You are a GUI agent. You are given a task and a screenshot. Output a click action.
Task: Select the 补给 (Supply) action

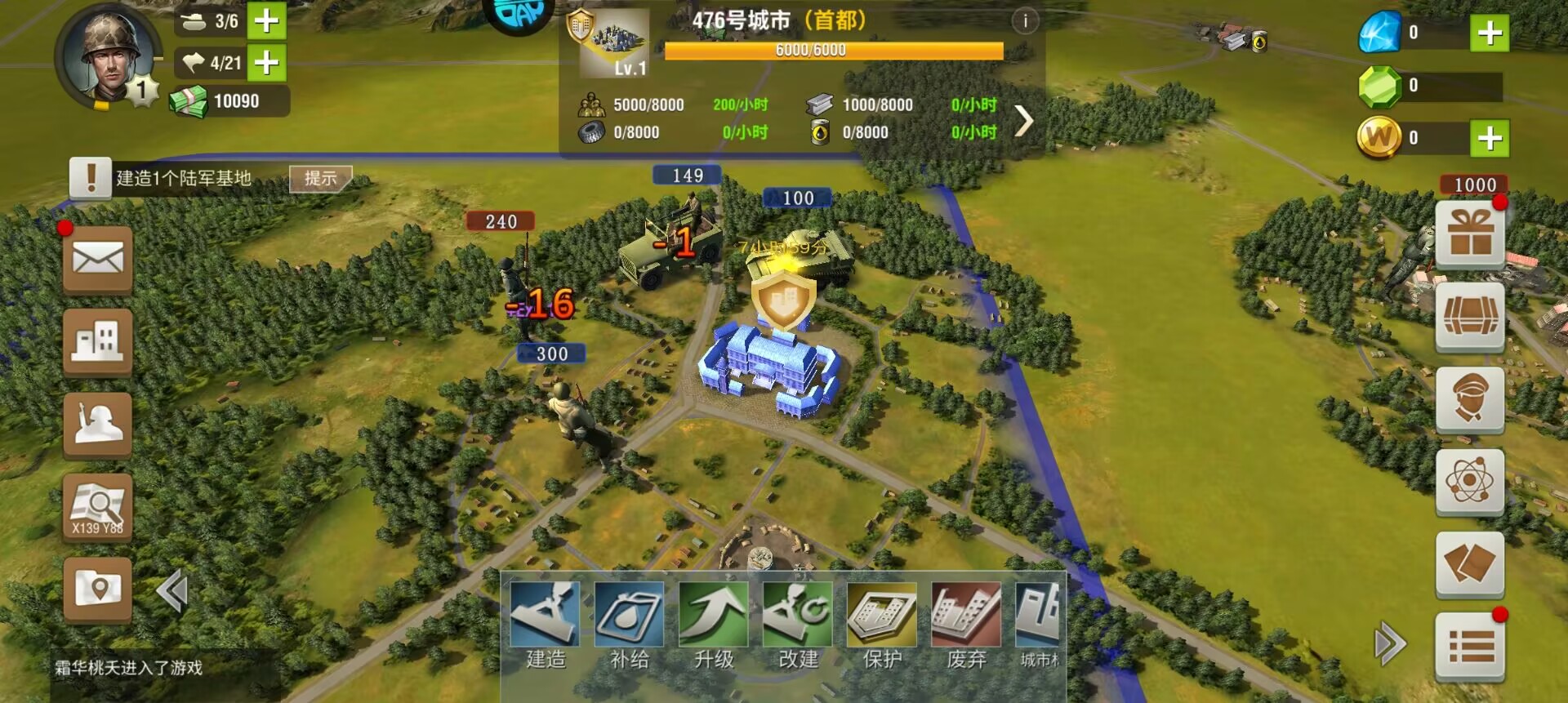629,625
